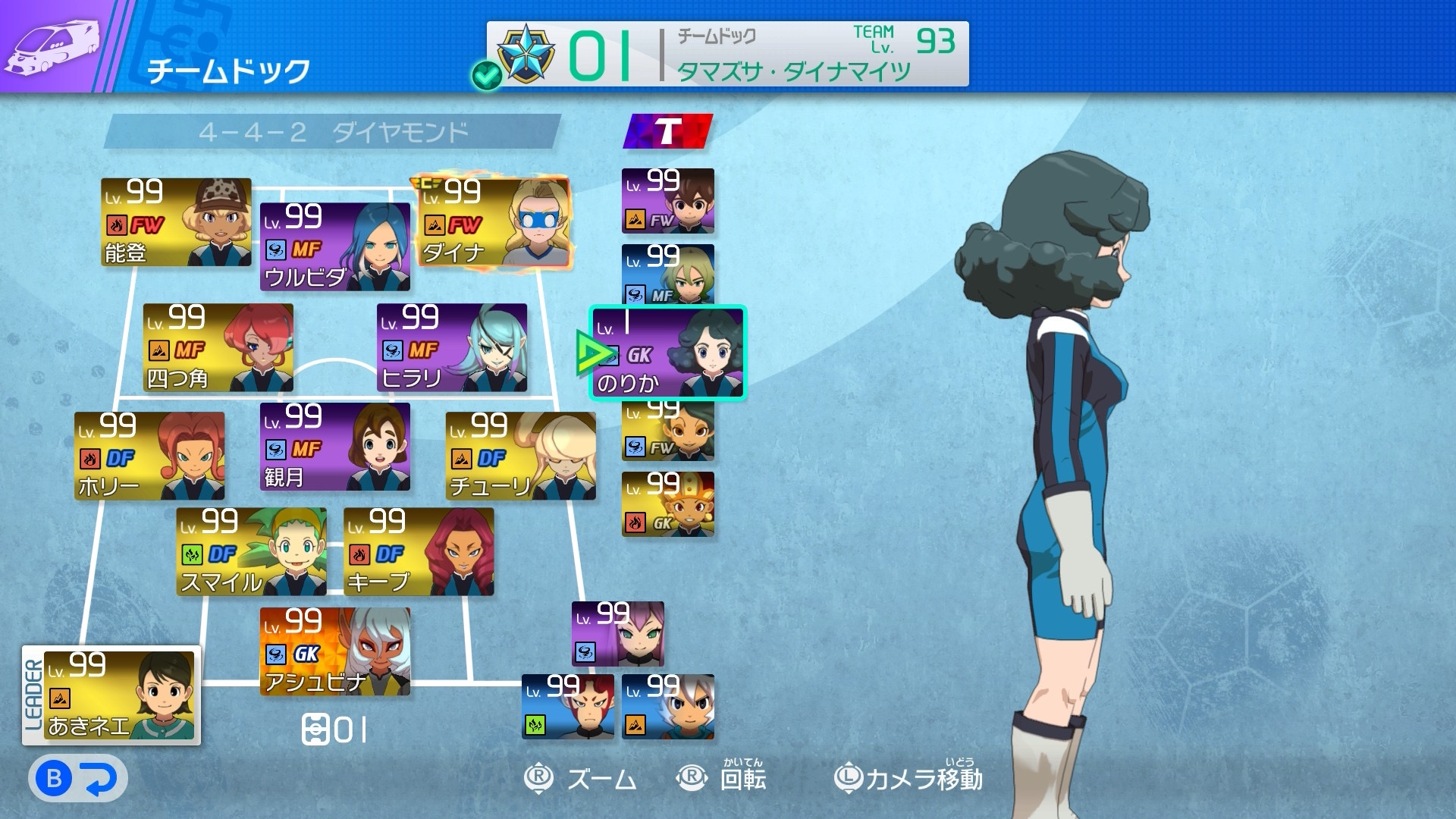Pick the red-haired reserve card

[568, 707]
